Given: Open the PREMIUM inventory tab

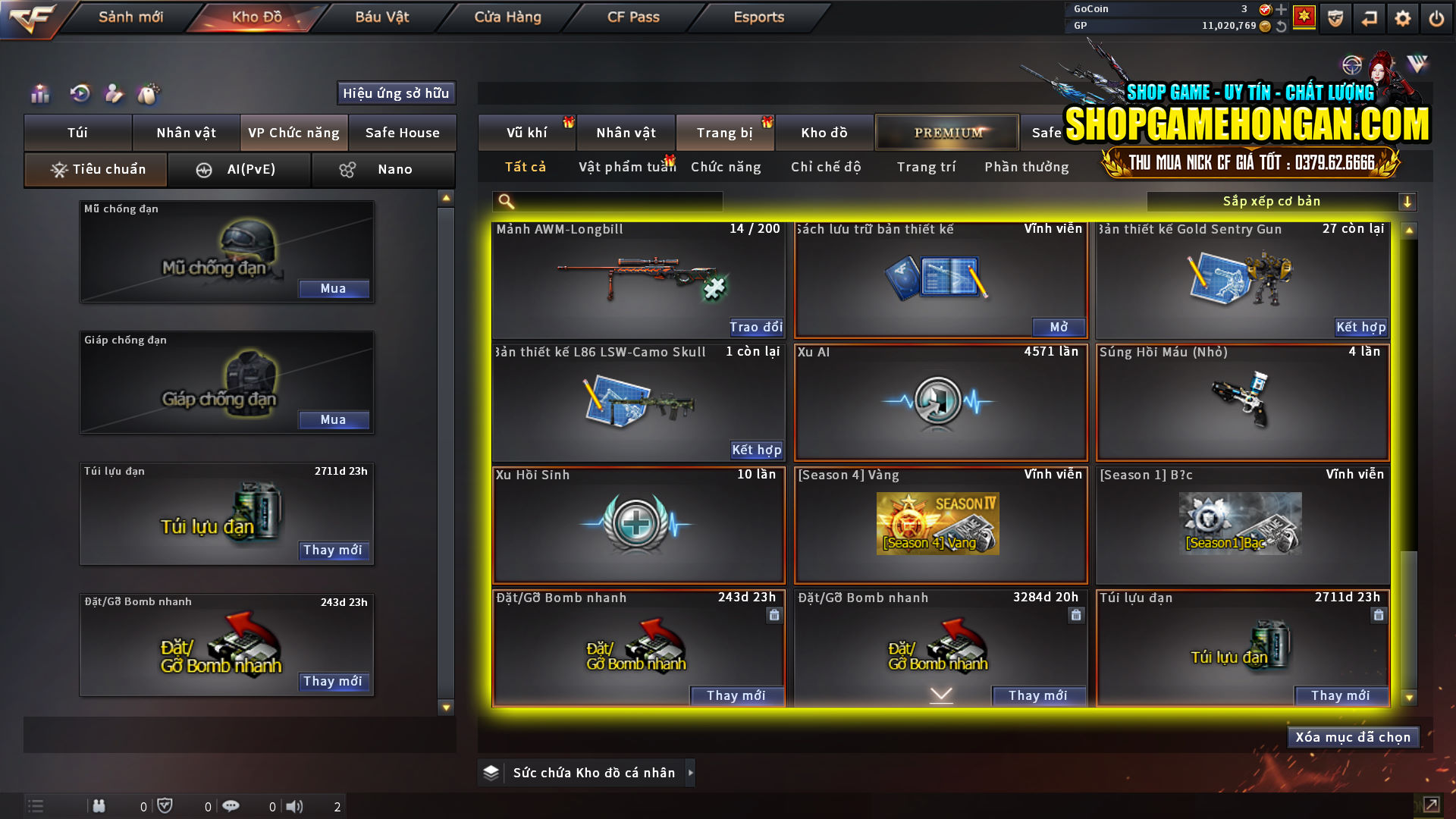Looking at the screenshot, I should point(946,132).
